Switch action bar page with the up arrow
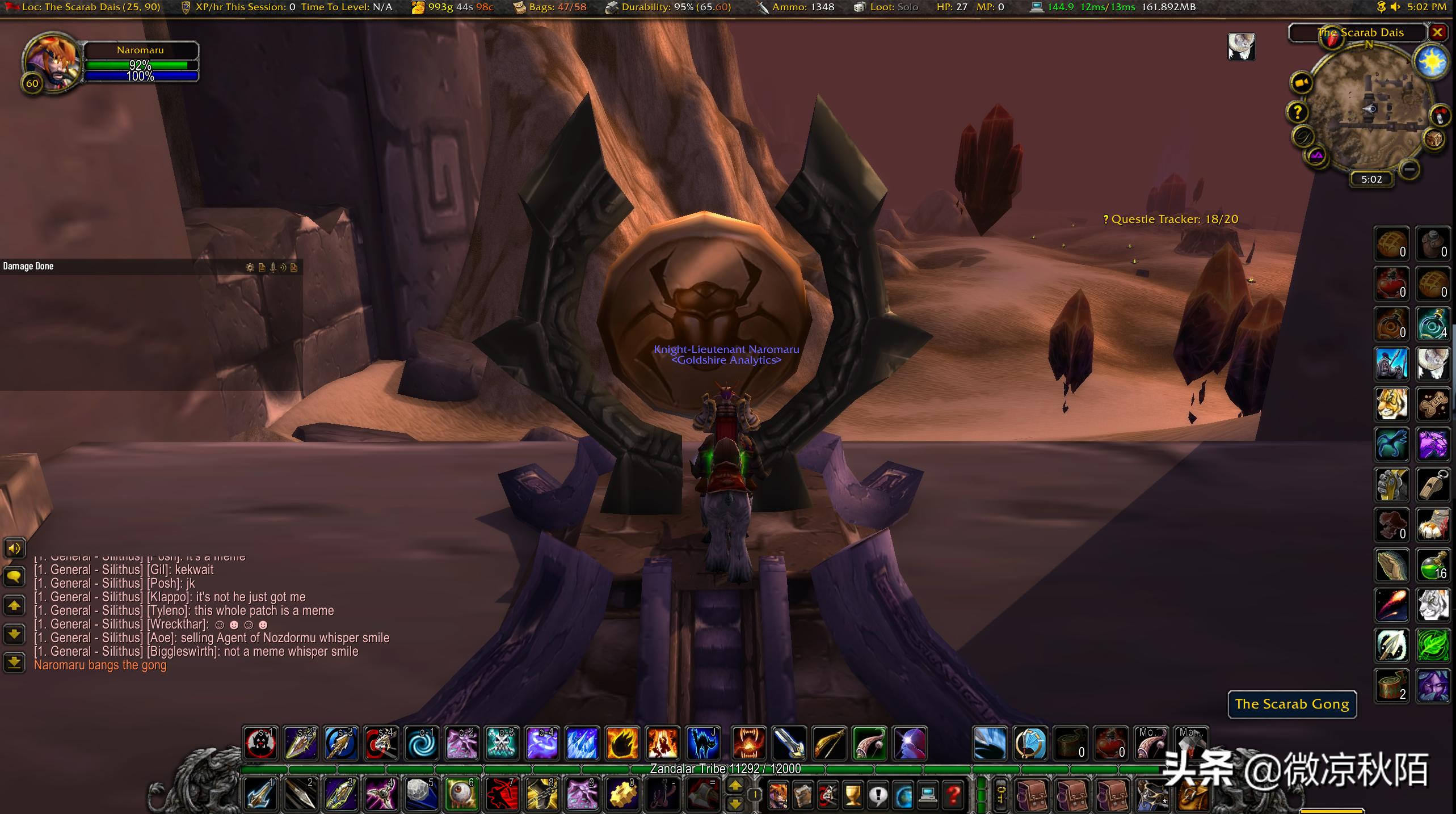Viewport: 1456px width, 814px height. (x=735, y=786)
